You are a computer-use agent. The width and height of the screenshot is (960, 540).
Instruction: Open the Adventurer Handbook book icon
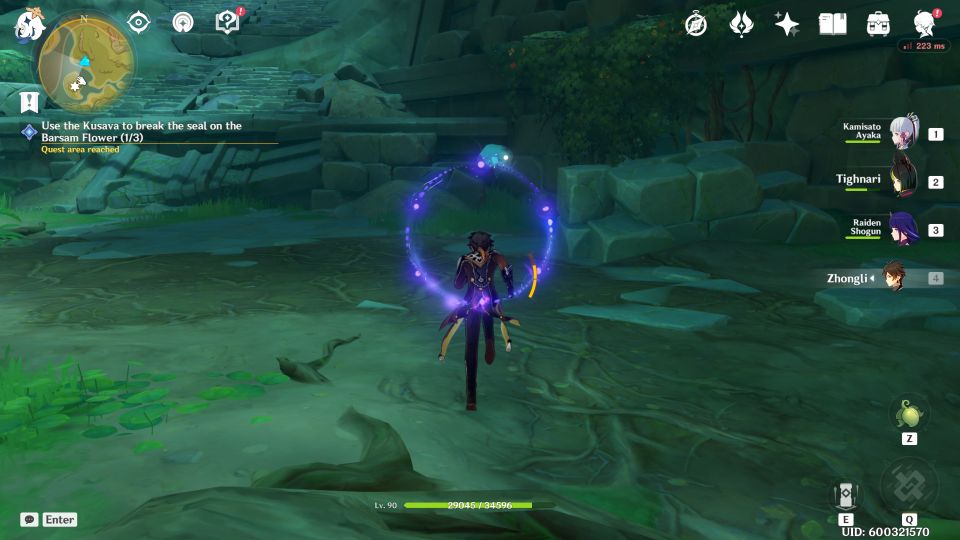click(832, 24)
